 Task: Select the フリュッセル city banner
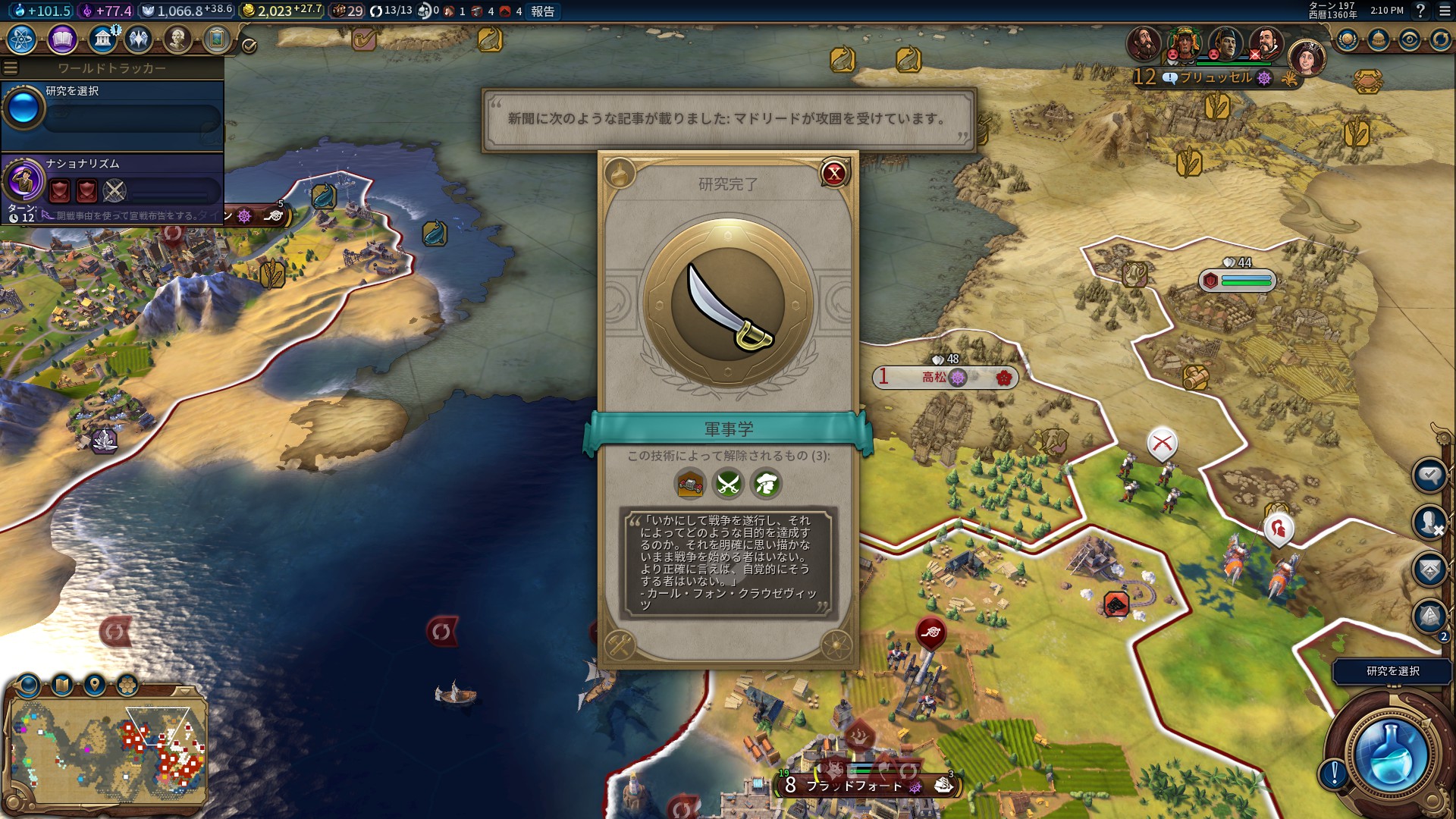pyautogui.click(x=1216, y=77)
